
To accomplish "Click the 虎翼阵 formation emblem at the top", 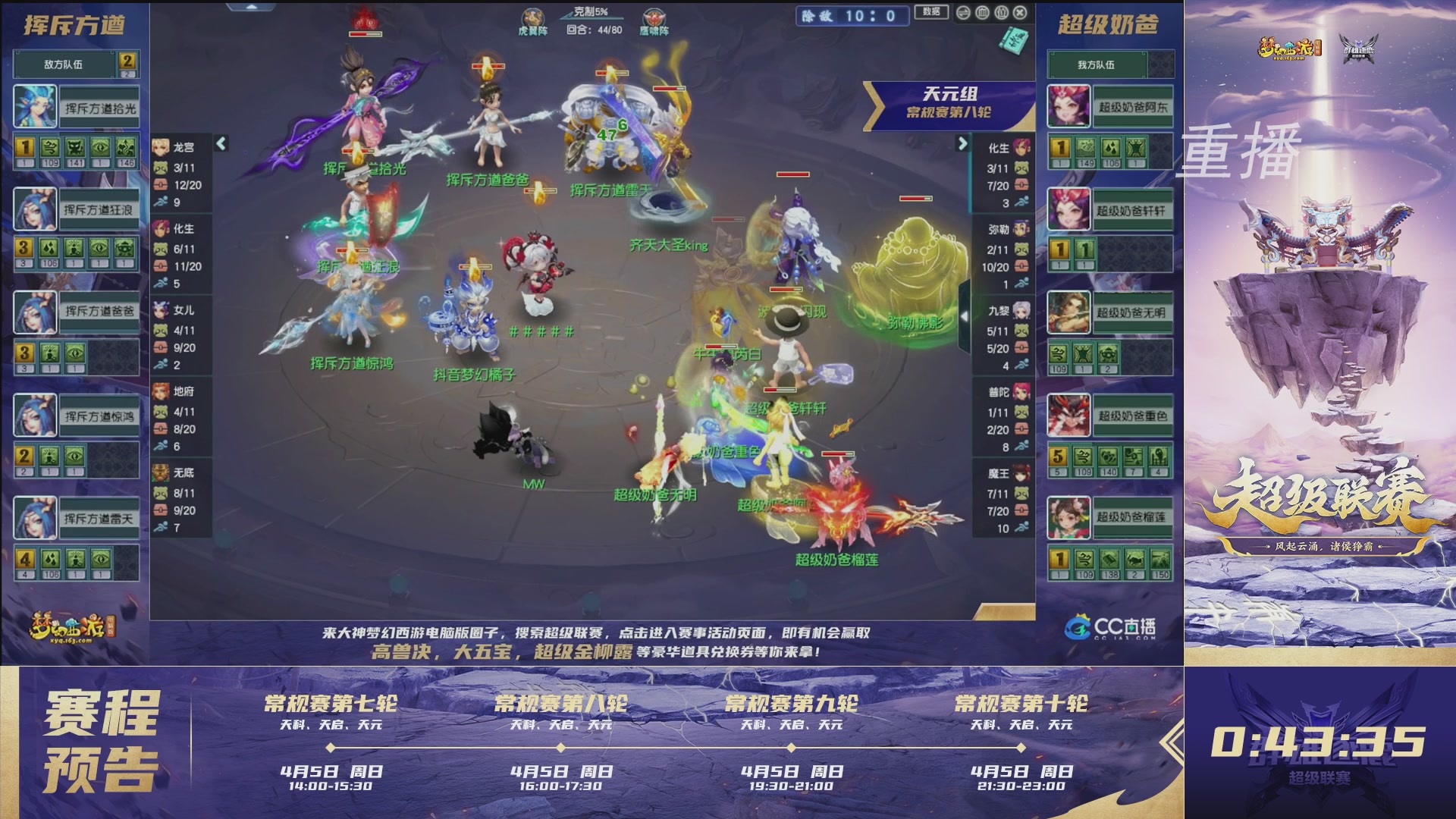I will [532, 15].
